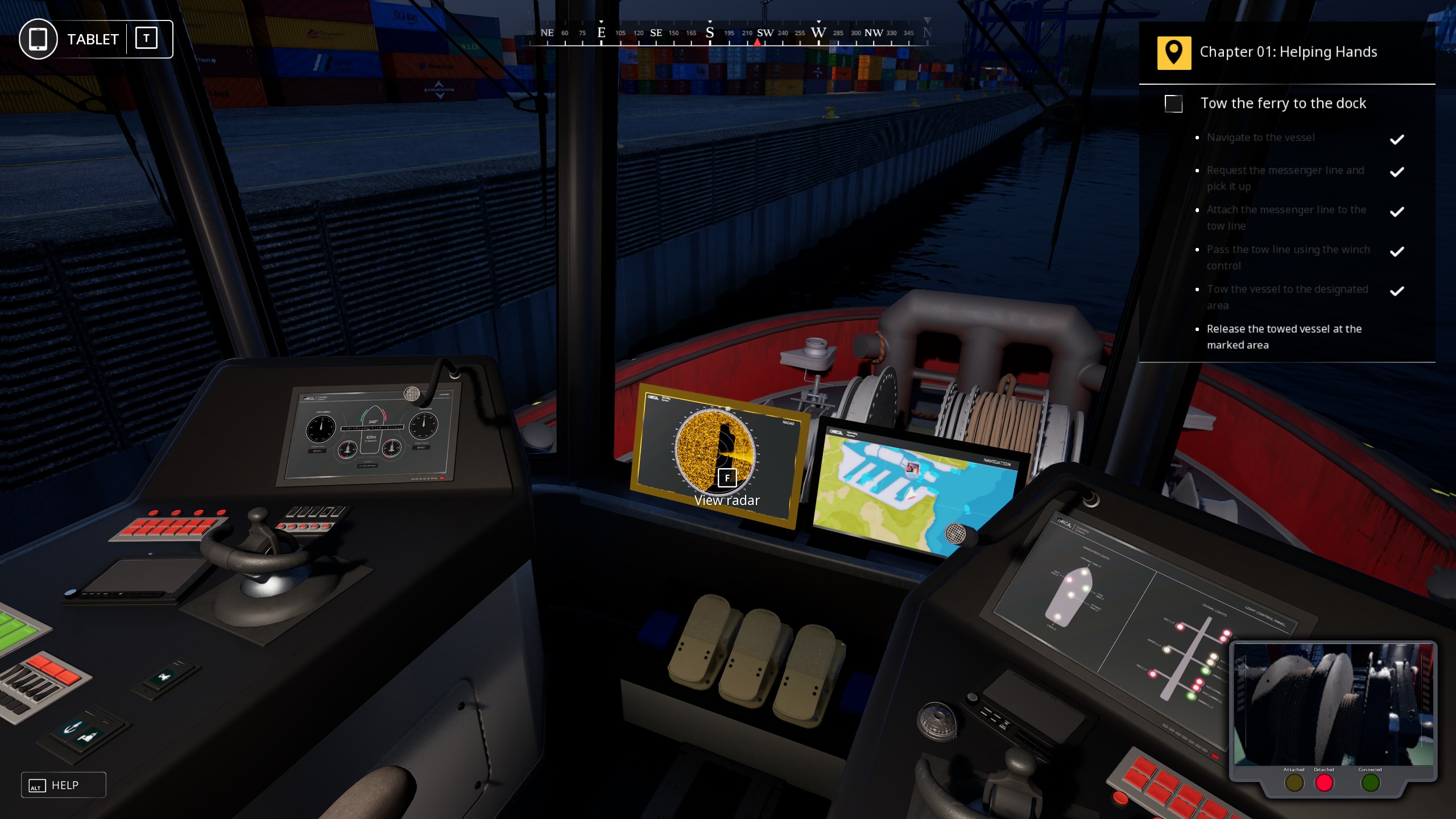
Task: Open the tablet using its icon
Action: click(38, 39)
